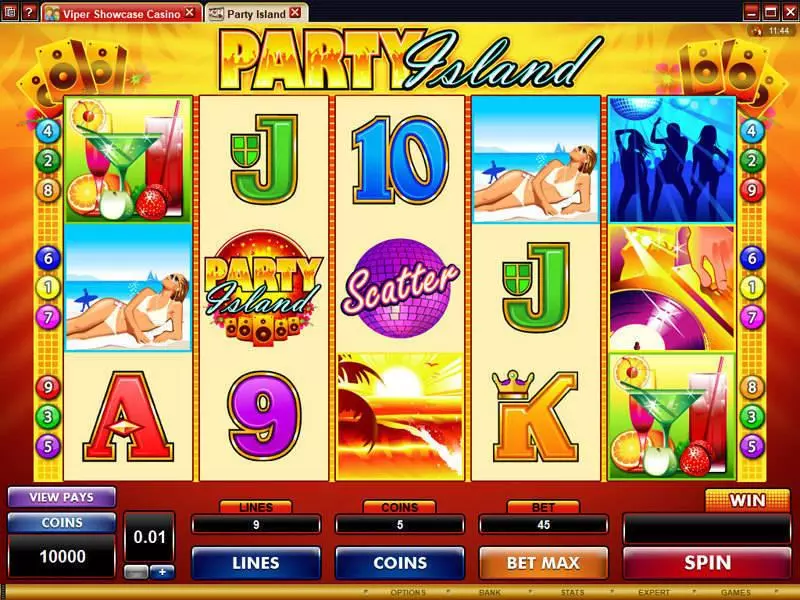This screenshot has width=800, height=600.
Task: Open the View Pays table
Action: pyautogui.click(x=62, y=496)
